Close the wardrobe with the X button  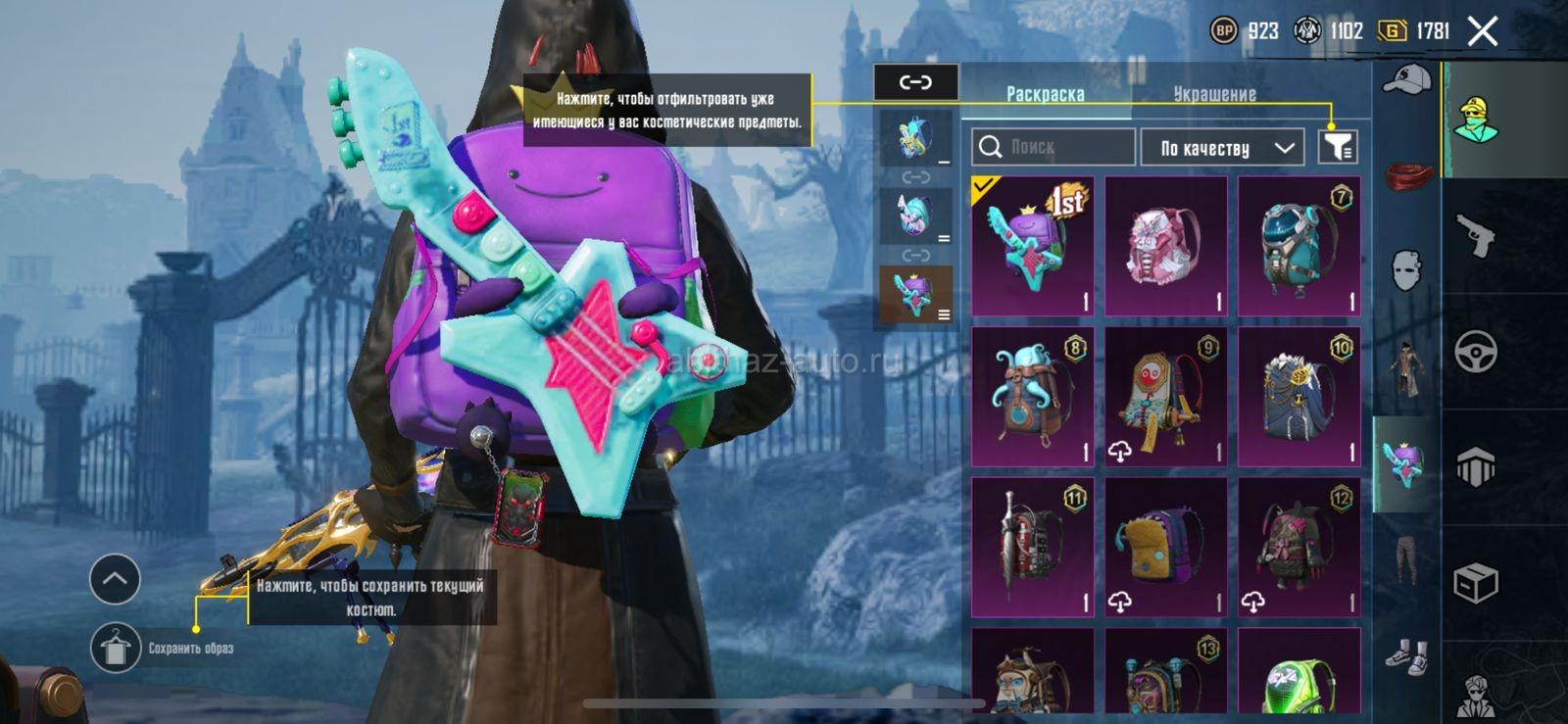coord(1483,31)
